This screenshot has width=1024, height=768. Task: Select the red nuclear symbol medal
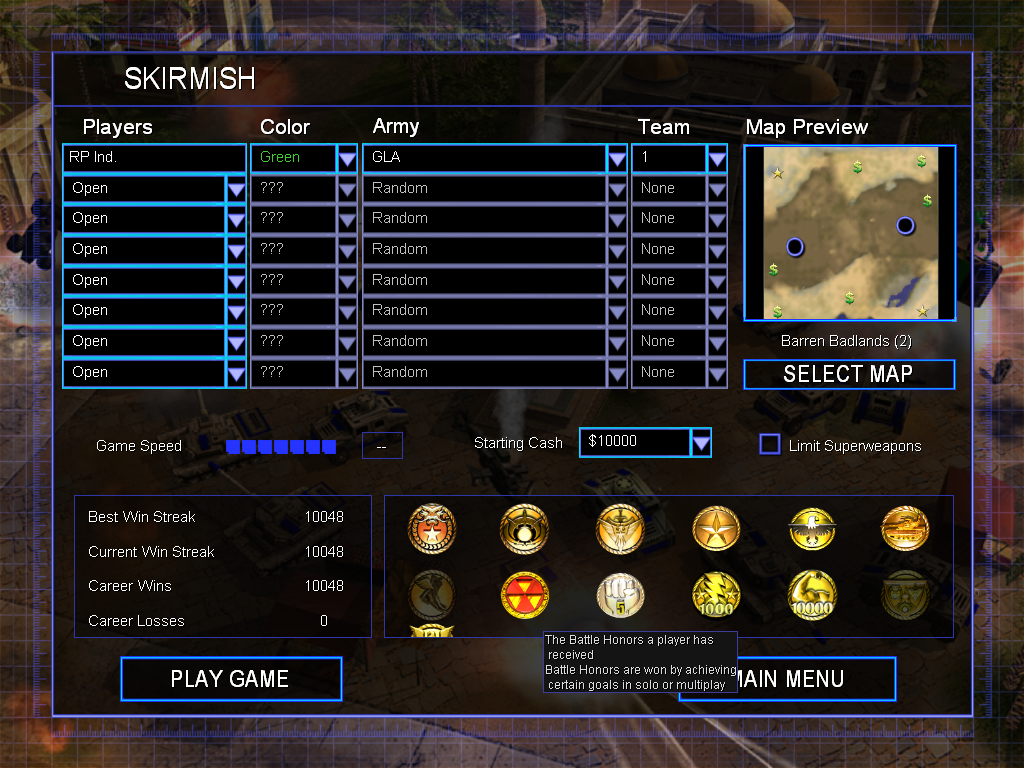(525, 596)
